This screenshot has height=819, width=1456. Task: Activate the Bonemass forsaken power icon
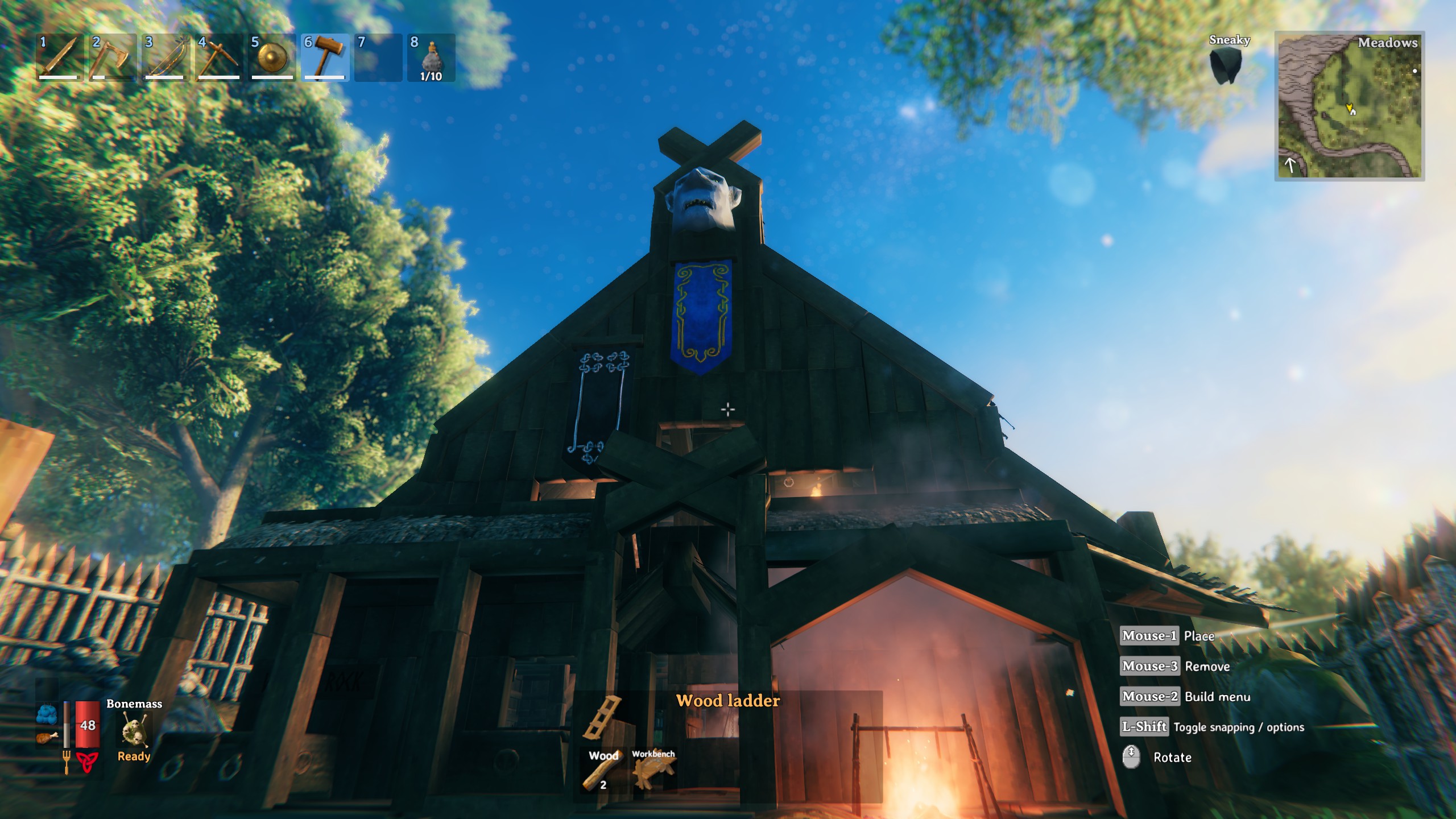coord(134,730)
